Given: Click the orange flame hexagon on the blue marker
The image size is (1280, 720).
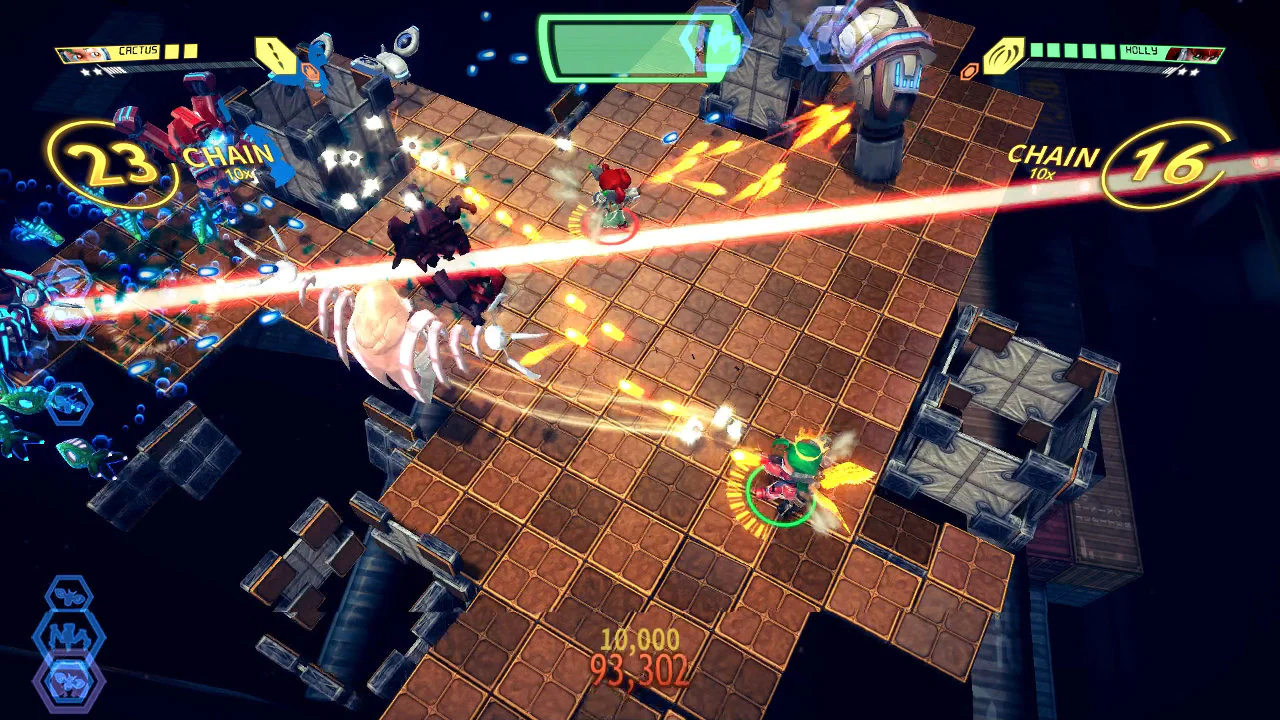Looking at the screenshot, I should point(311,72).
